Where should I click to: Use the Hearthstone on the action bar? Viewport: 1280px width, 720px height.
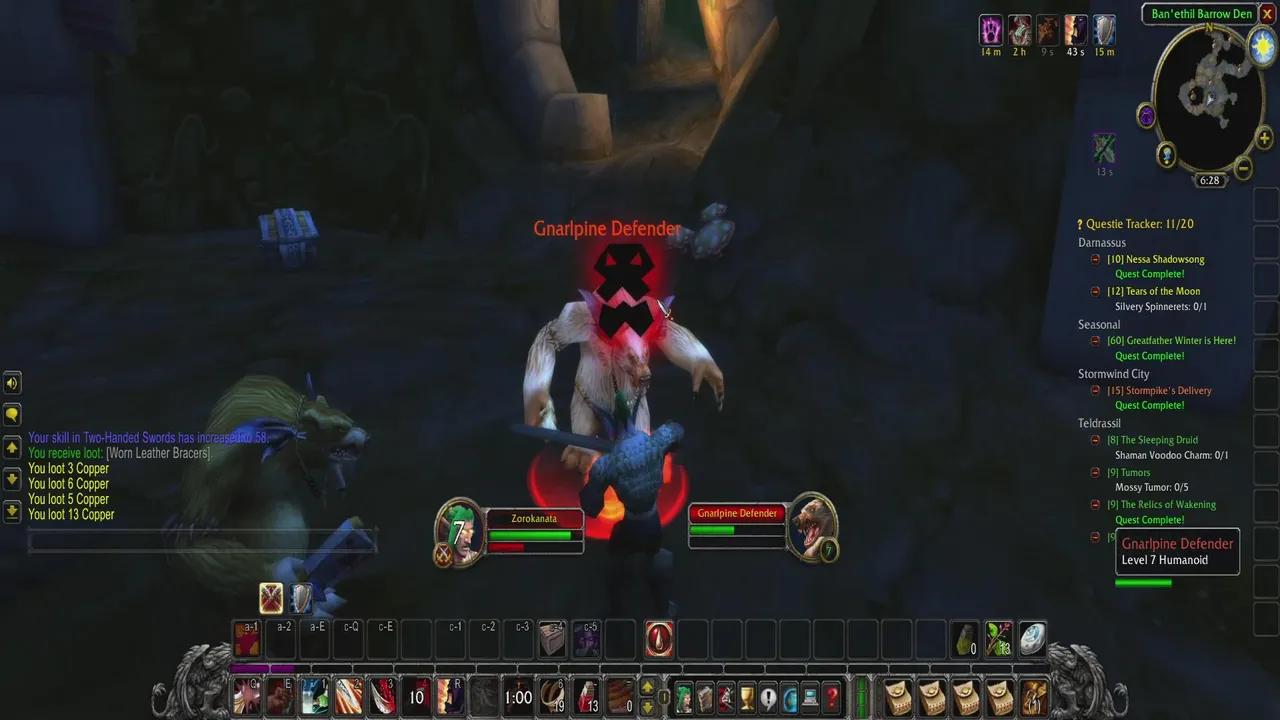(x=1030, y=640)
